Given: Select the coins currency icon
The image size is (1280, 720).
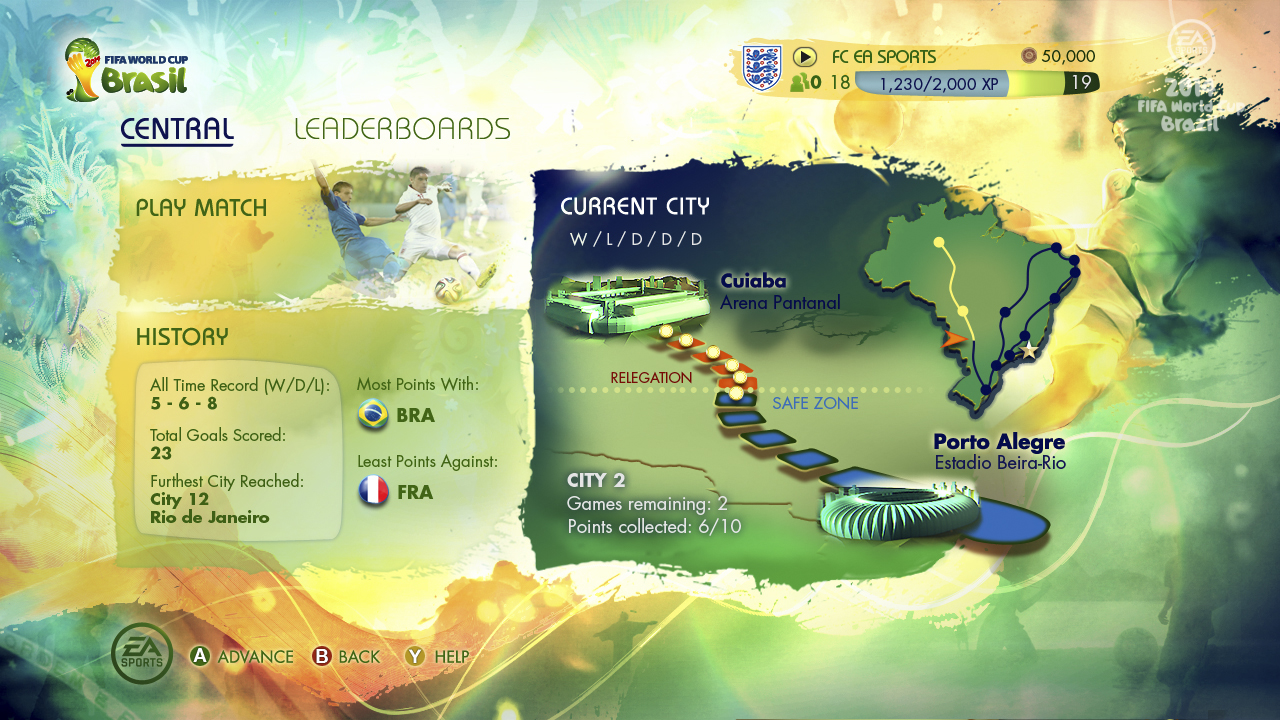Looking at the screenshot, I should (1029, 57).
